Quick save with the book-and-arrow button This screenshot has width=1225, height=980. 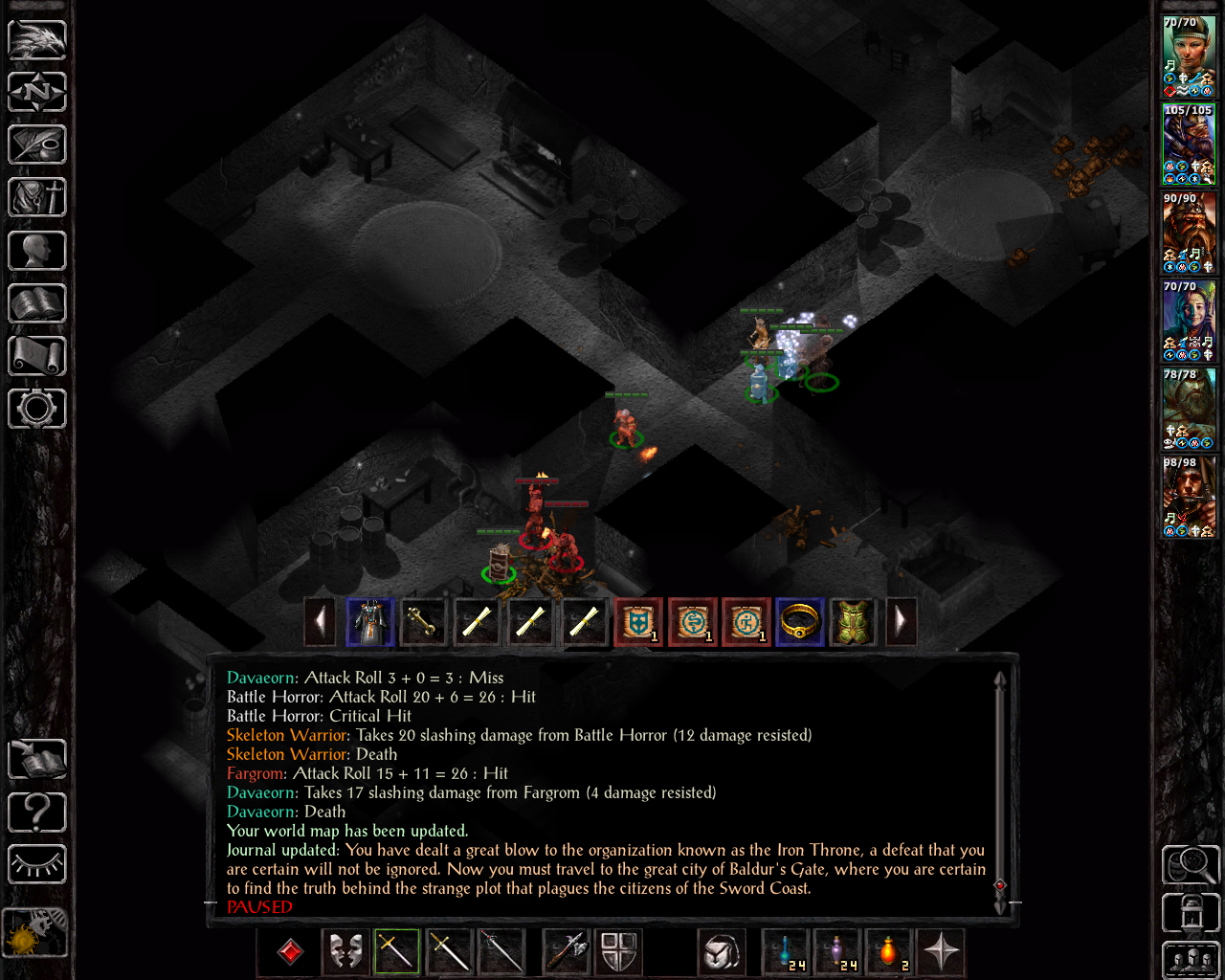[x=37, y=761]
